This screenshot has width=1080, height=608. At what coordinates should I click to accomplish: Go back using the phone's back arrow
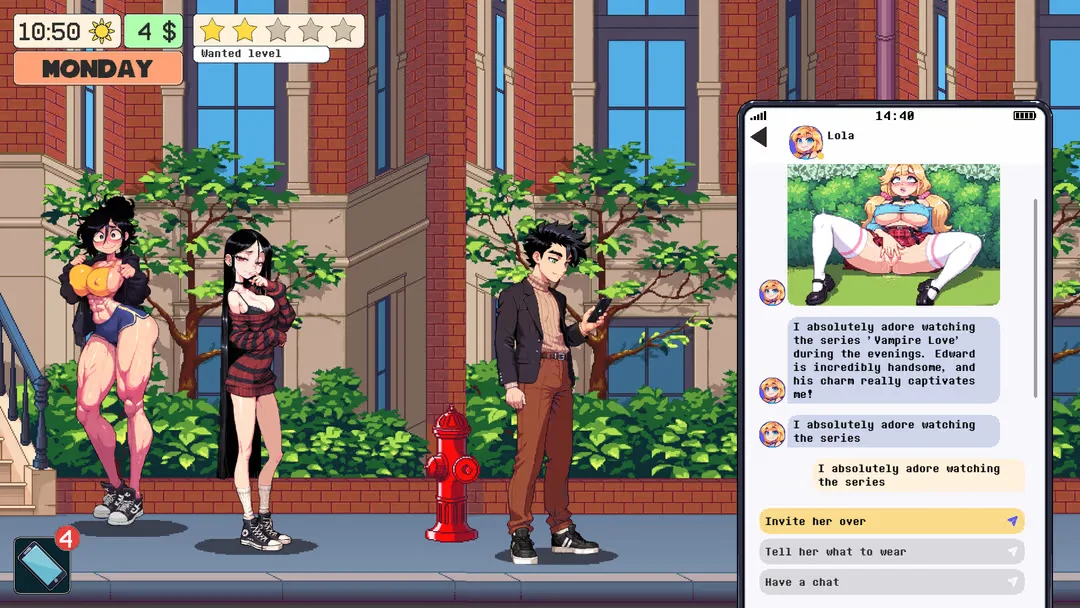coord(759,137)
